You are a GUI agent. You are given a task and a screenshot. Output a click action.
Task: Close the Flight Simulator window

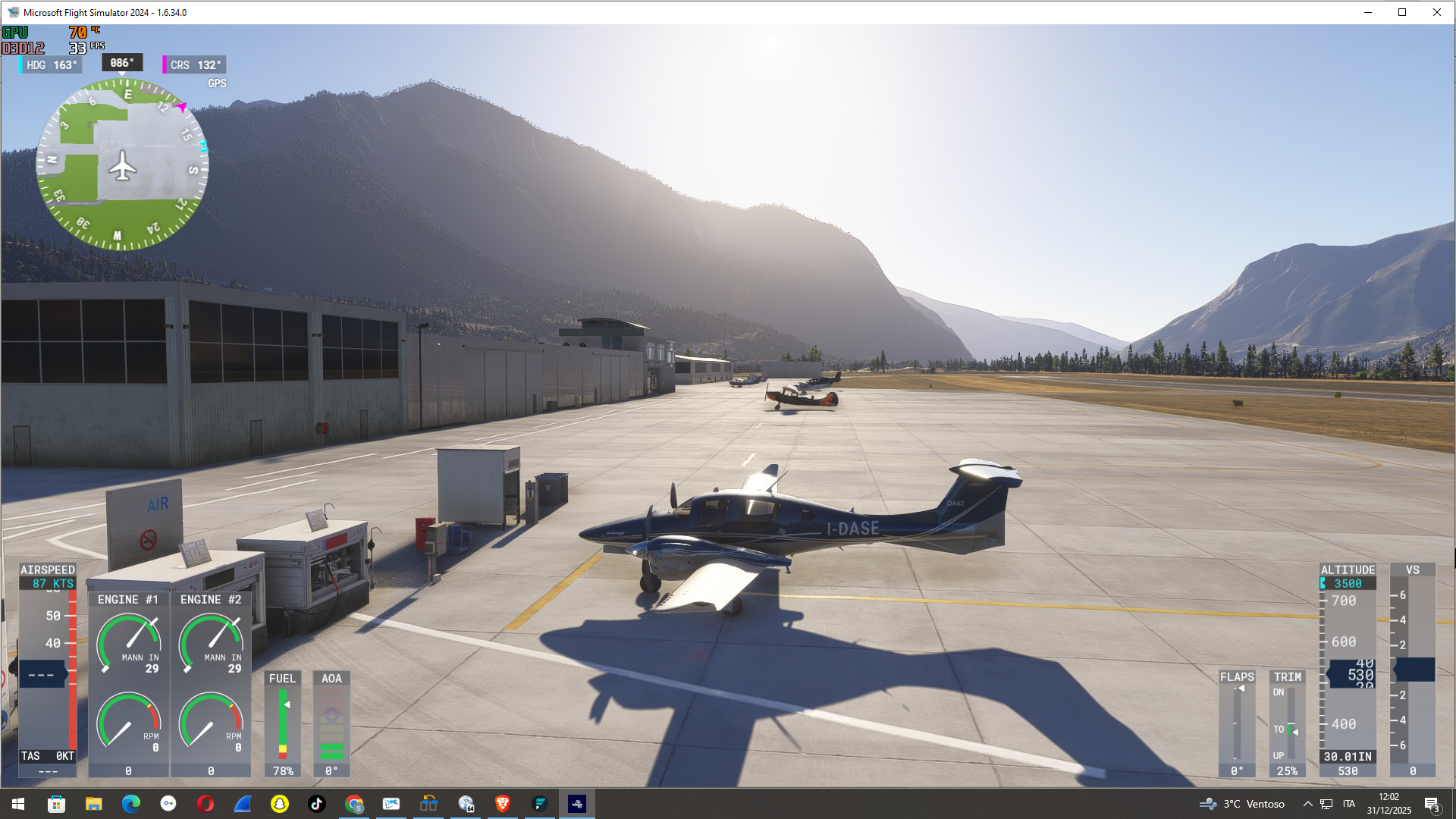coord(1436,12)
